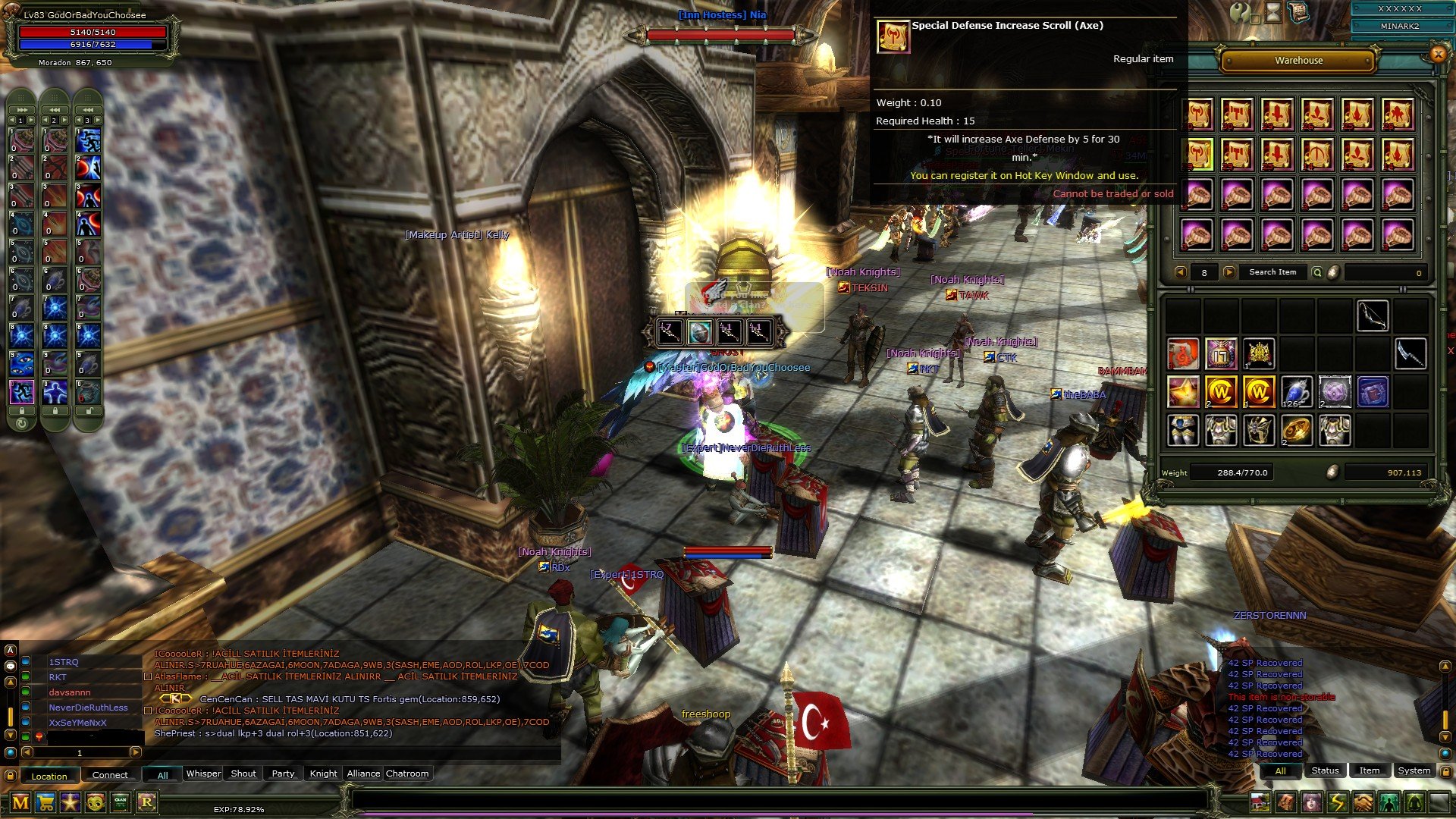Show the Alliance chat tab
Screen dimensions: 1456x819
point(363,773)
